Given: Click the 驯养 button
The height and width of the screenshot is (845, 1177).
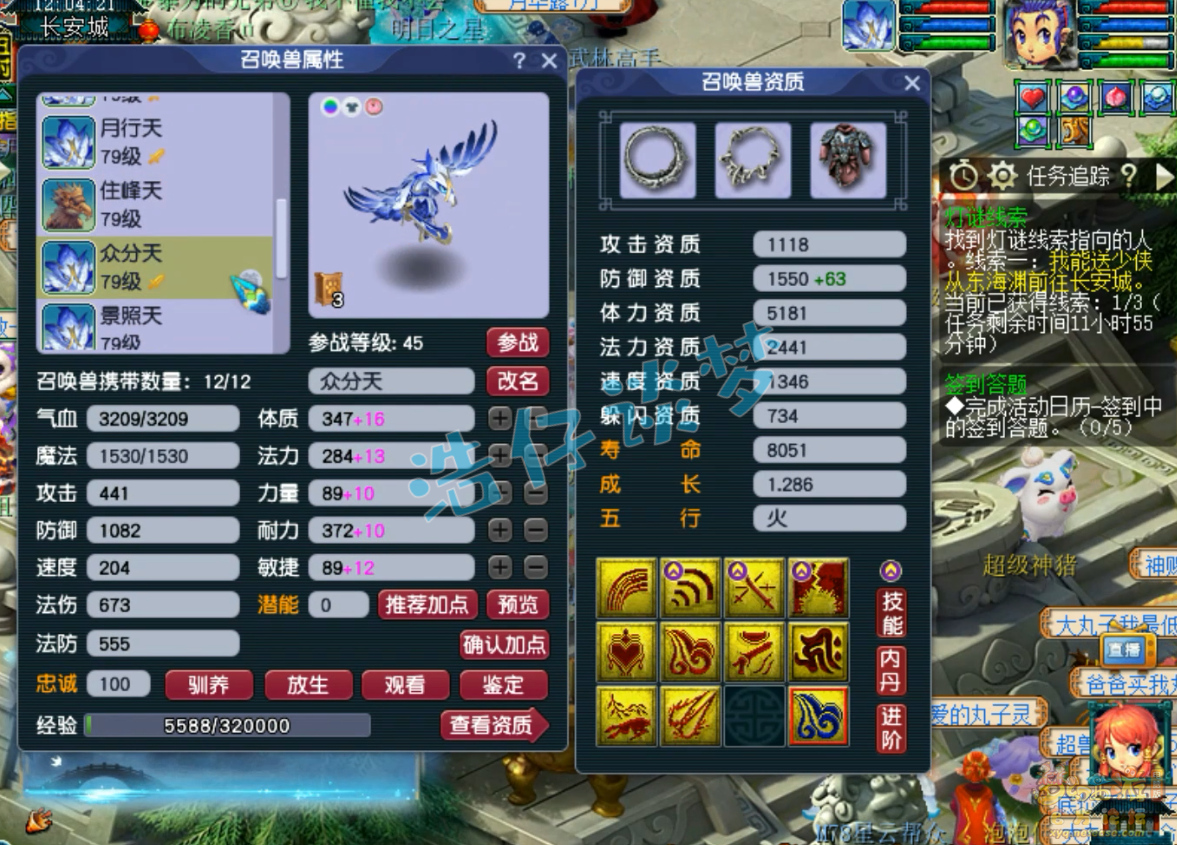Looking at the screenshot, I should tap(209, 685).
